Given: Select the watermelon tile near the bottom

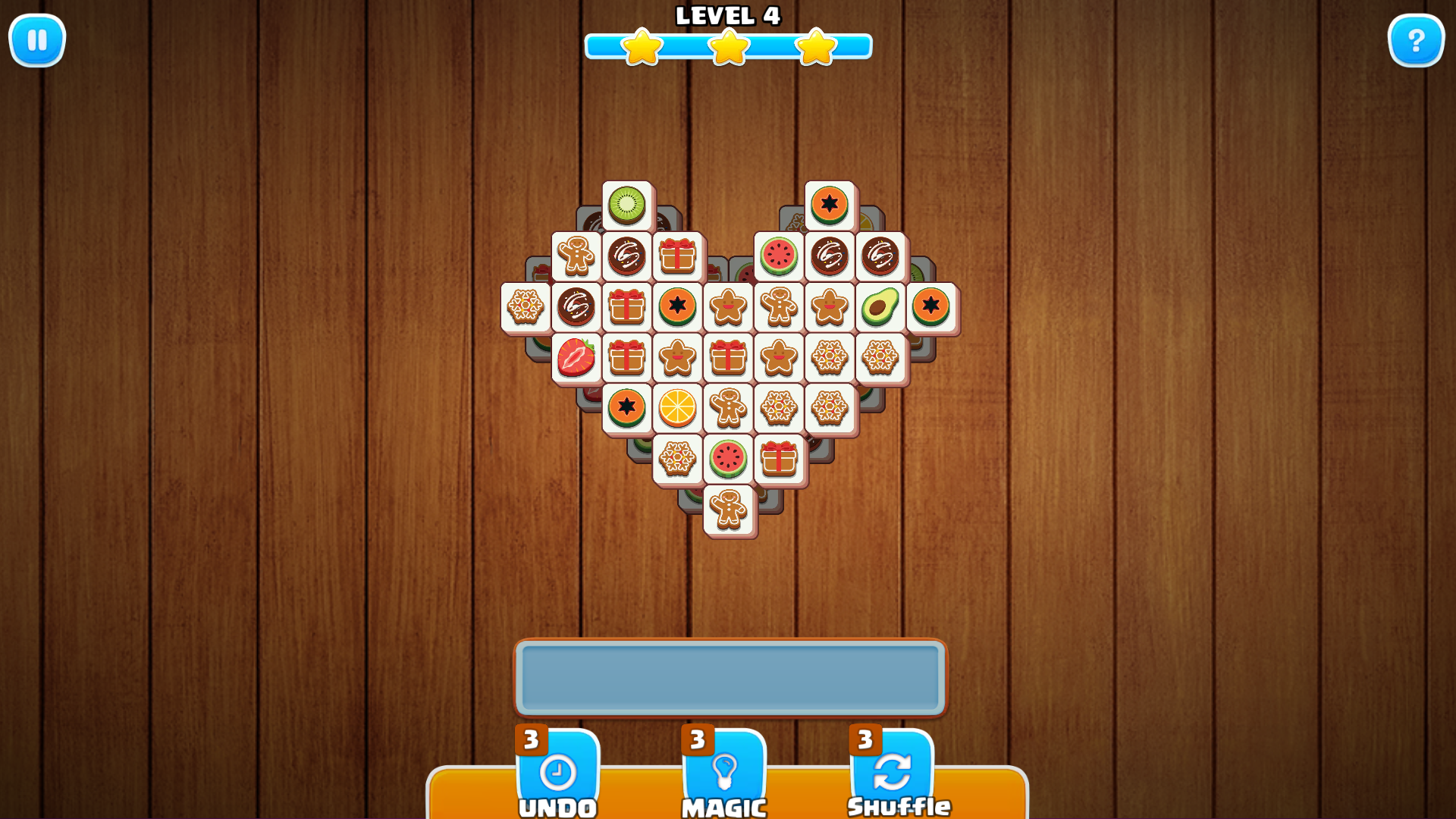Looking at the screenshot, I should 728,460.
